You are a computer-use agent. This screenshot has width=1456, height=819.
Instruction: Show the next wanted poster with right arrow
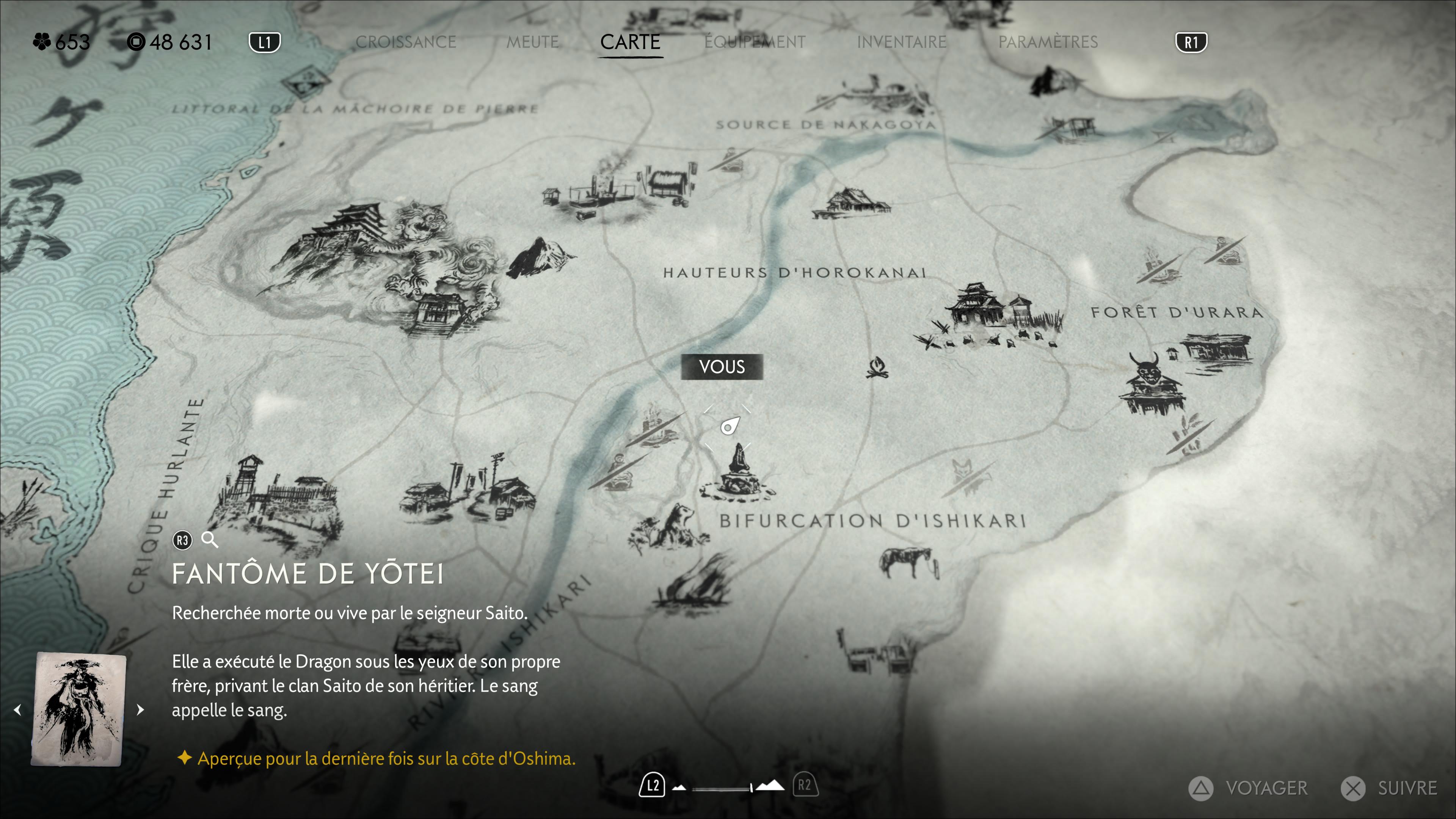click(140, 709)
